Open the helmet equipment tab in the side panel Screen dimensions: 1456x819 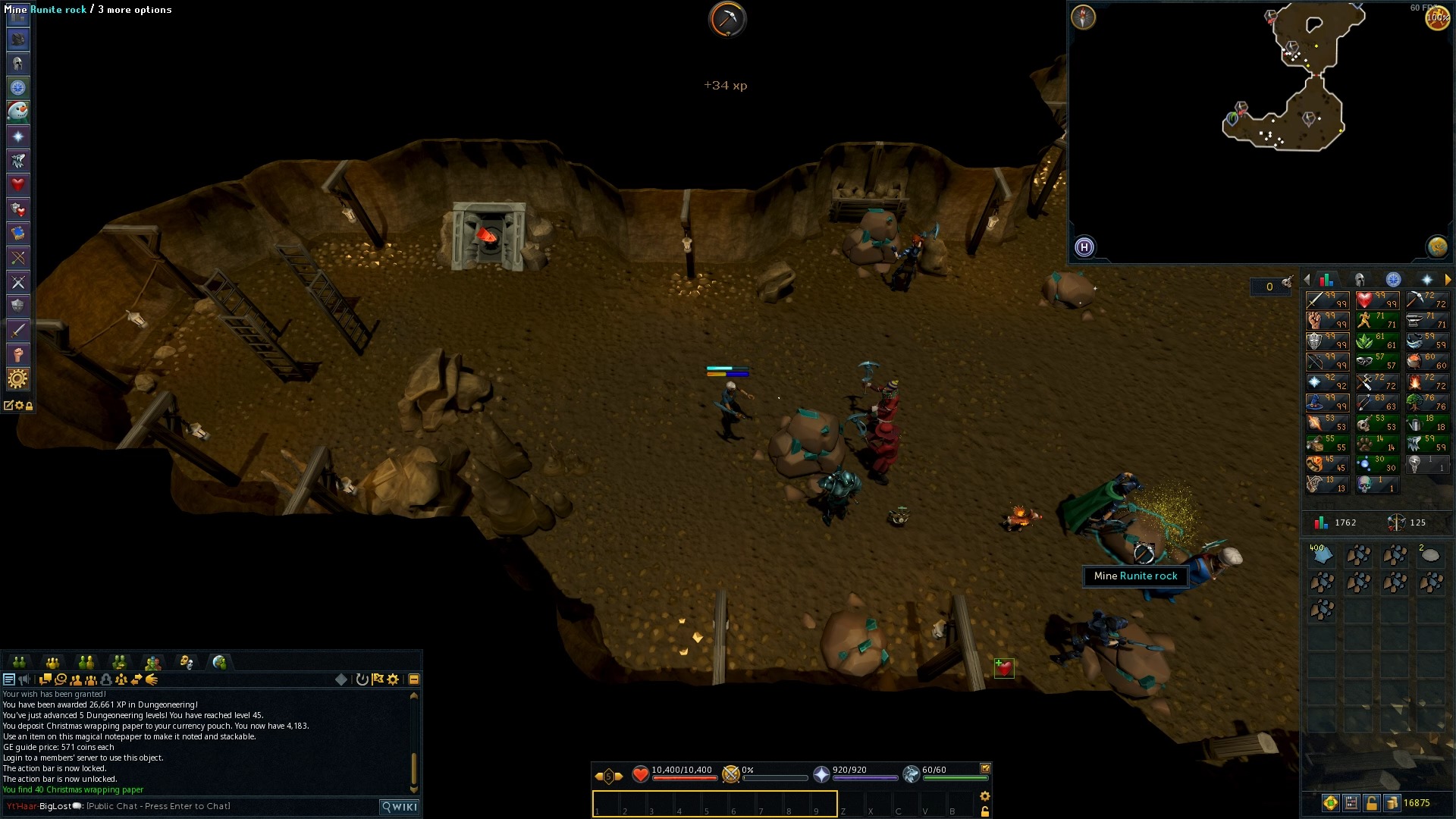coord(1360,280)
